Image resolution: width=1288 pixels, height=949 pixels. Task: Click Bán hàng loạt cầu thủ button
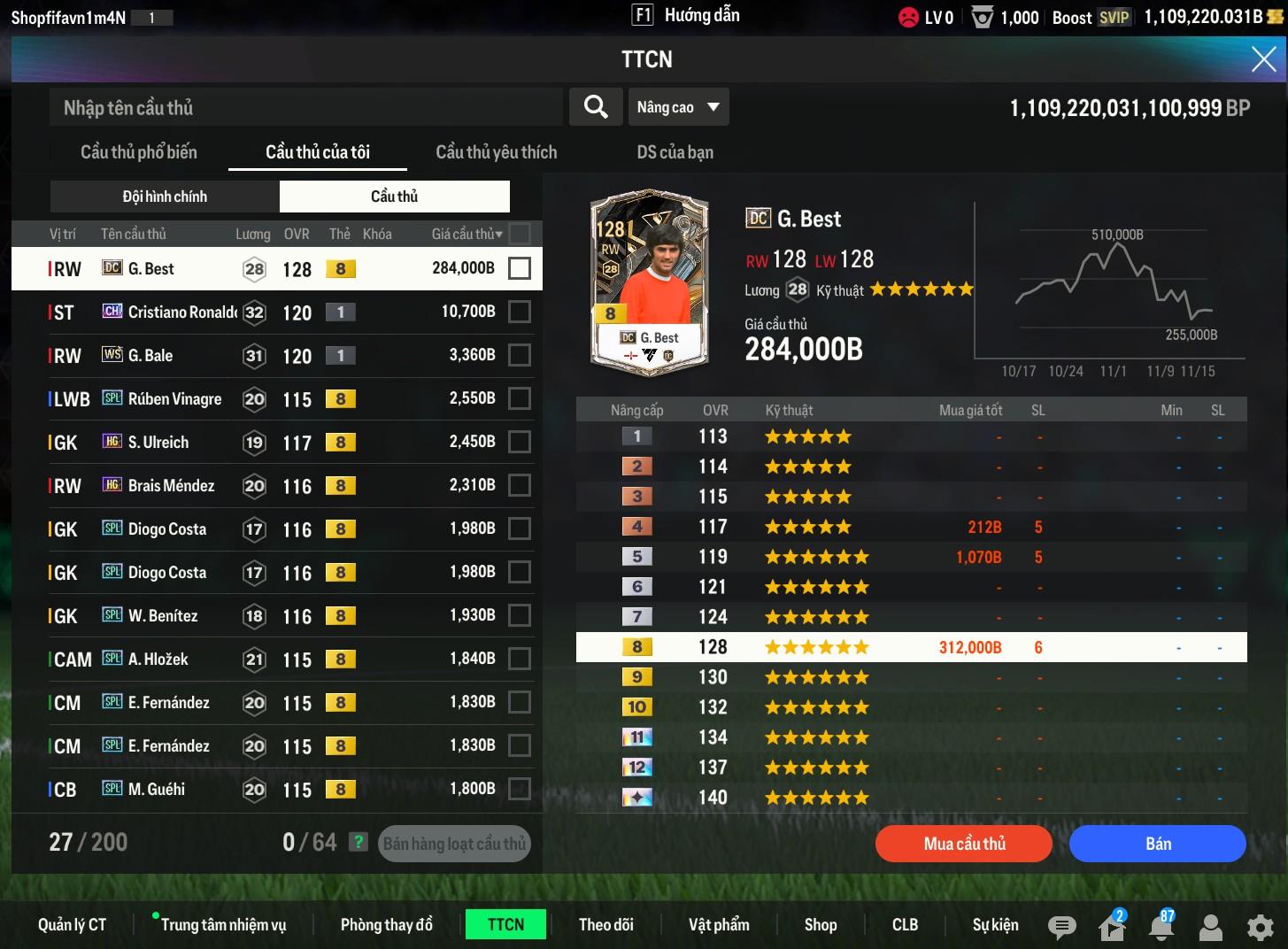click(x=454, y=844)
